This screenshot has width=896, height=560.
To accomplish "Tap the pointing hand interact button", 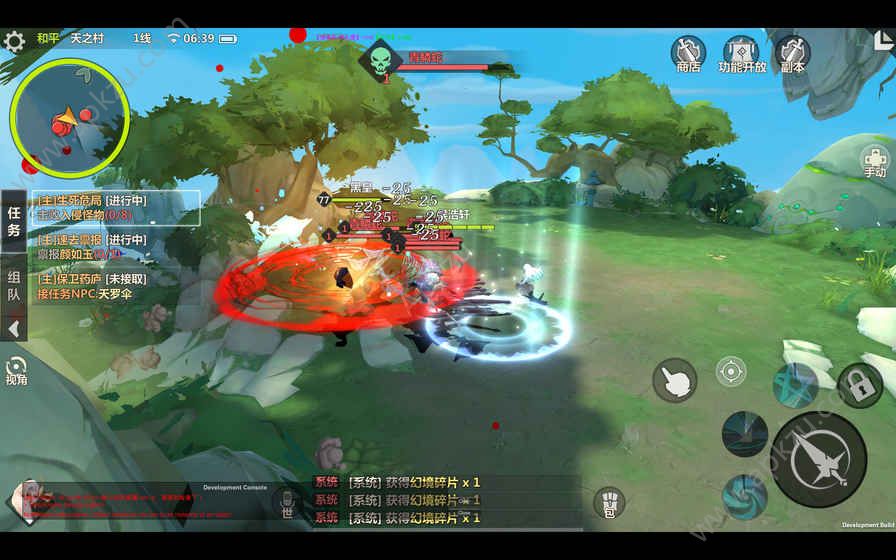I will point(675,380).
